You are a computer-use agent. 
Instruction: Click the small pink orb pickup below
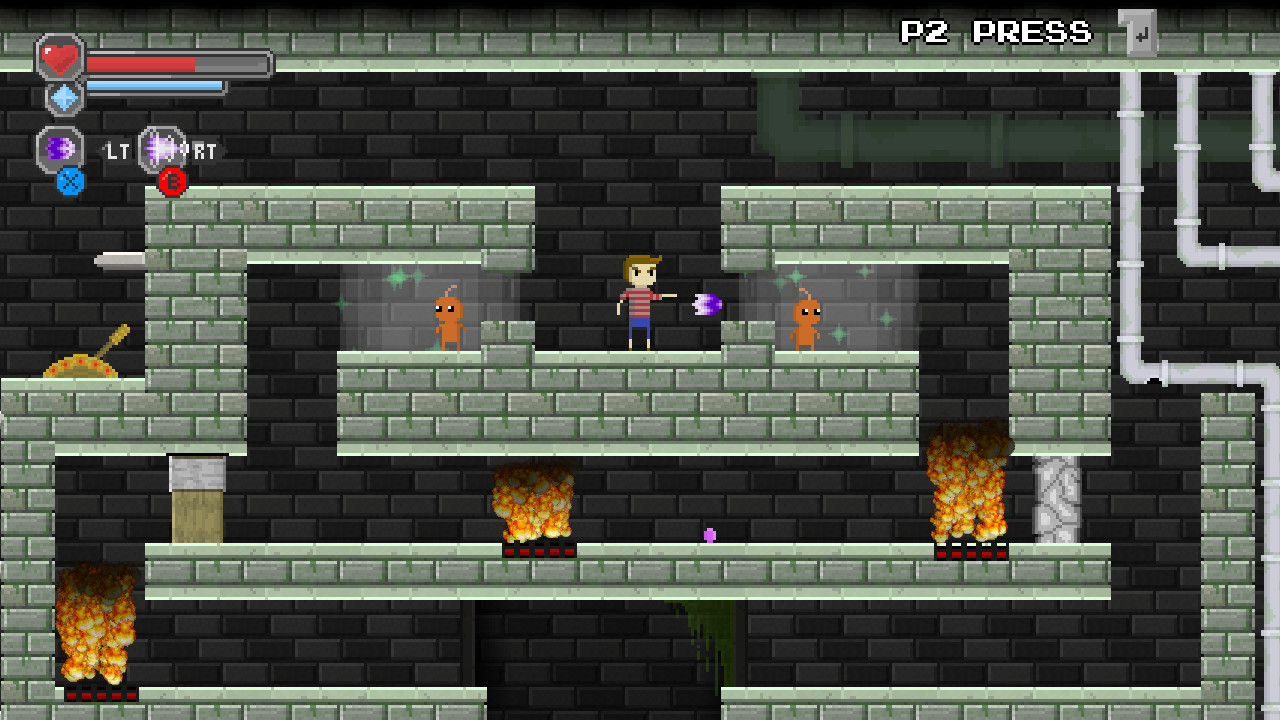pyautogui.click(x=712, y=536)
